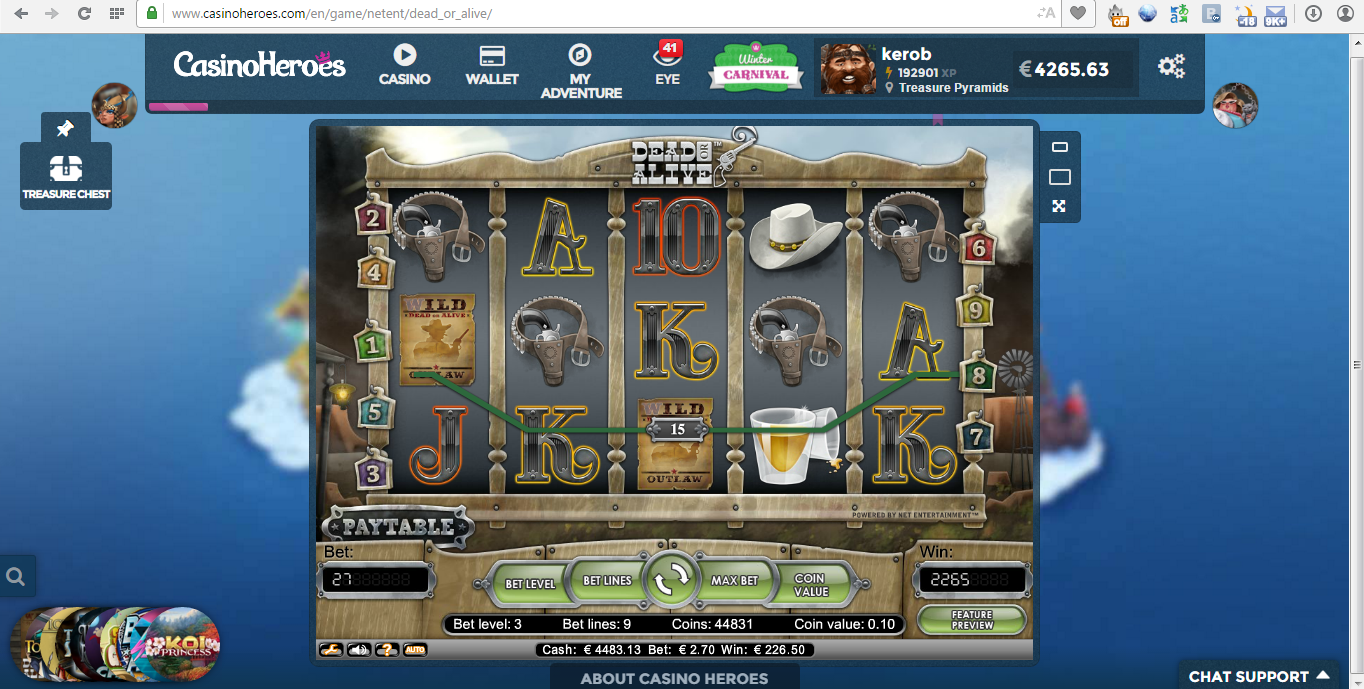Viewport: 1364px width, 689px height.
Task: Open the question mark help icon
Action: point(386,650)
